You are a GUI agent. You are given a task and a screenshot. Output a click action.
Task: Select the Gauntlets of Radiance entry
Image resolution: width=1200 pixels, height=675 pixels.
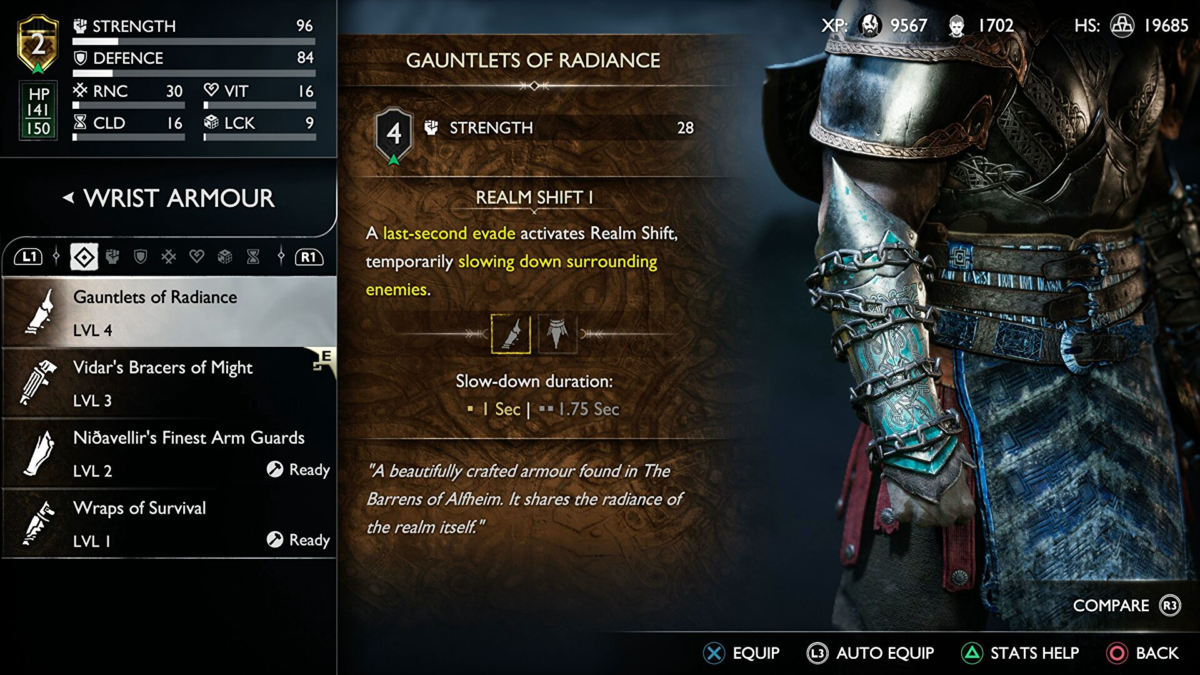(x=168, y=312)
